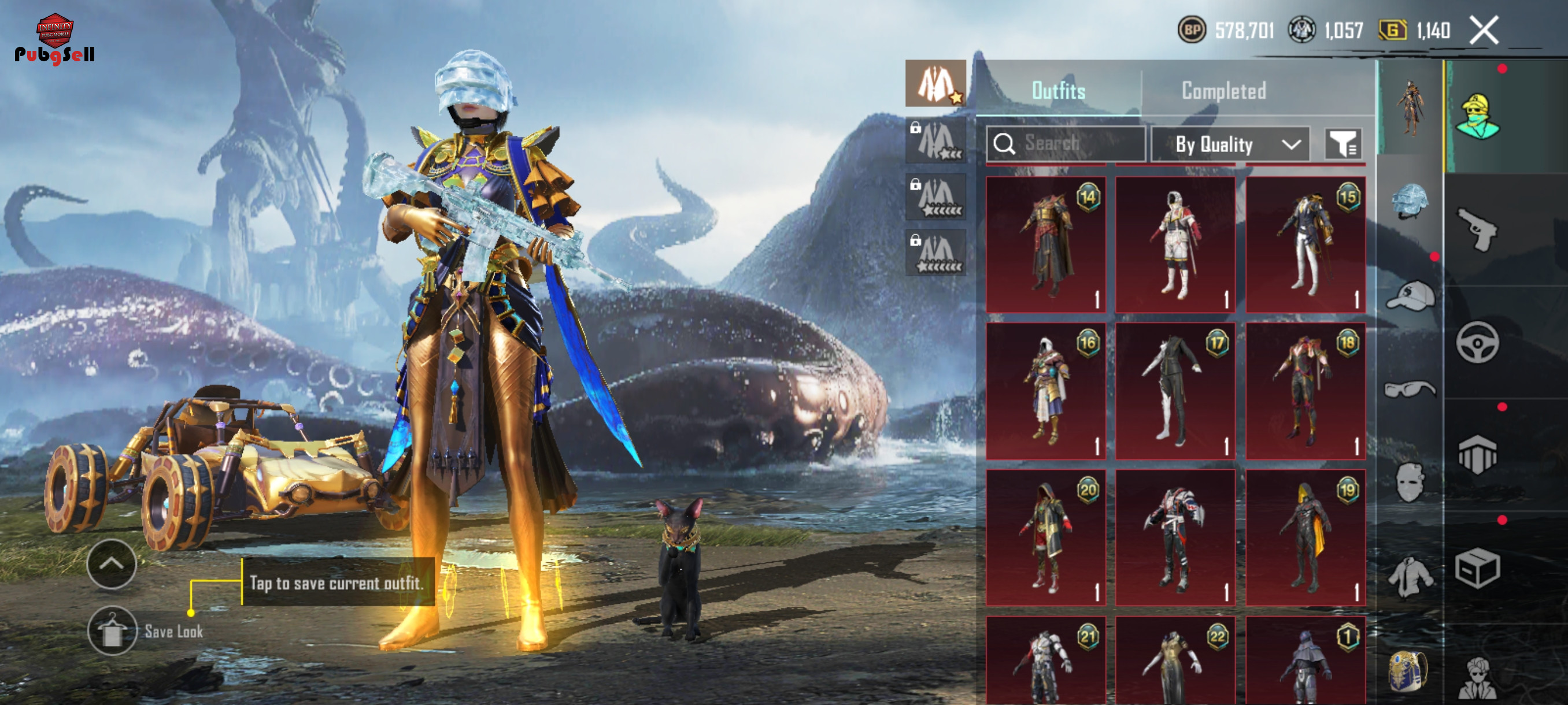Show the cap headwear category
Screen dimensions: 1568x705
click(1410, 296)
